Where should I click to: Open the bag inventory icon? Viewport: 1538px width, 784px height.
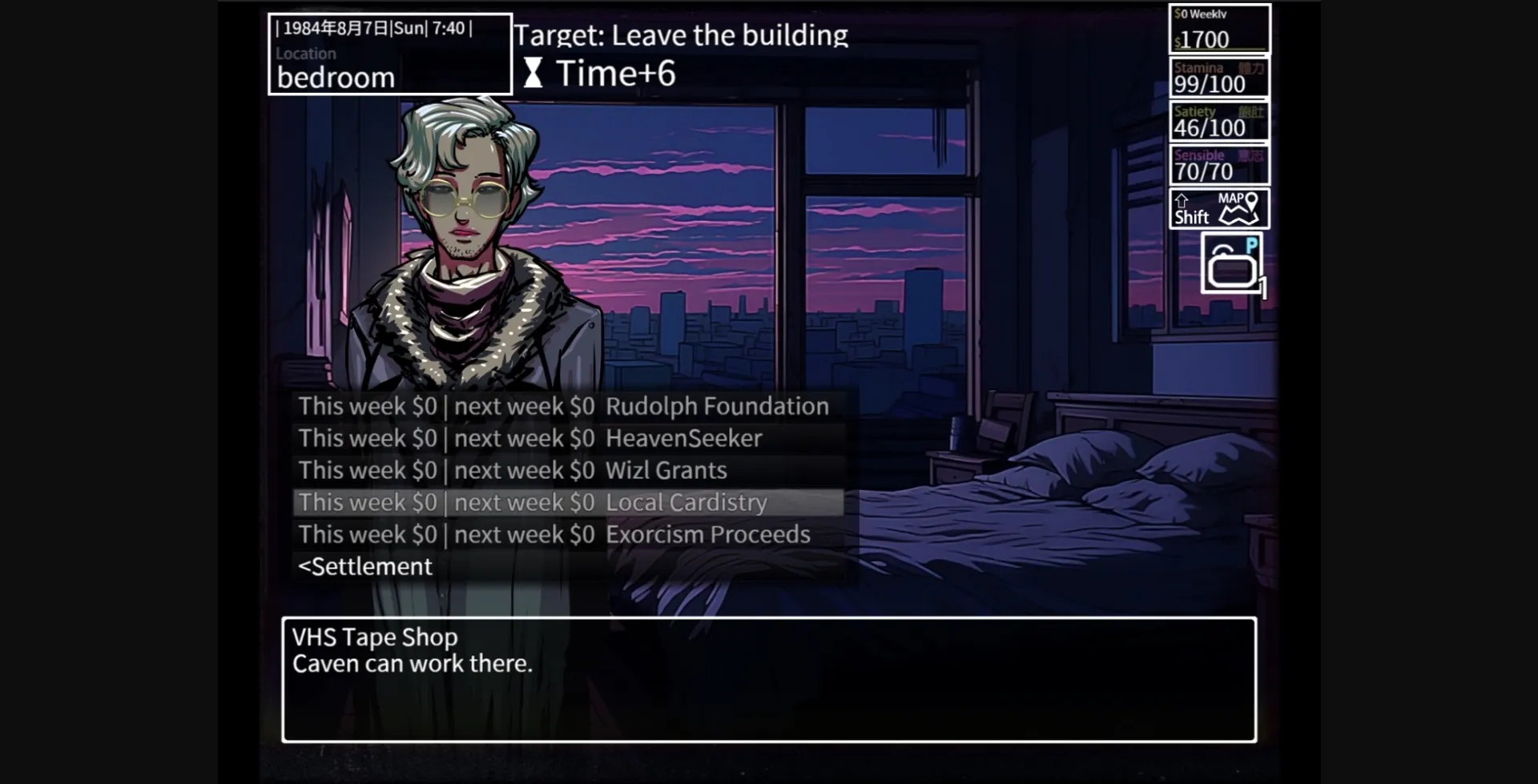(x=1232, y=265)
